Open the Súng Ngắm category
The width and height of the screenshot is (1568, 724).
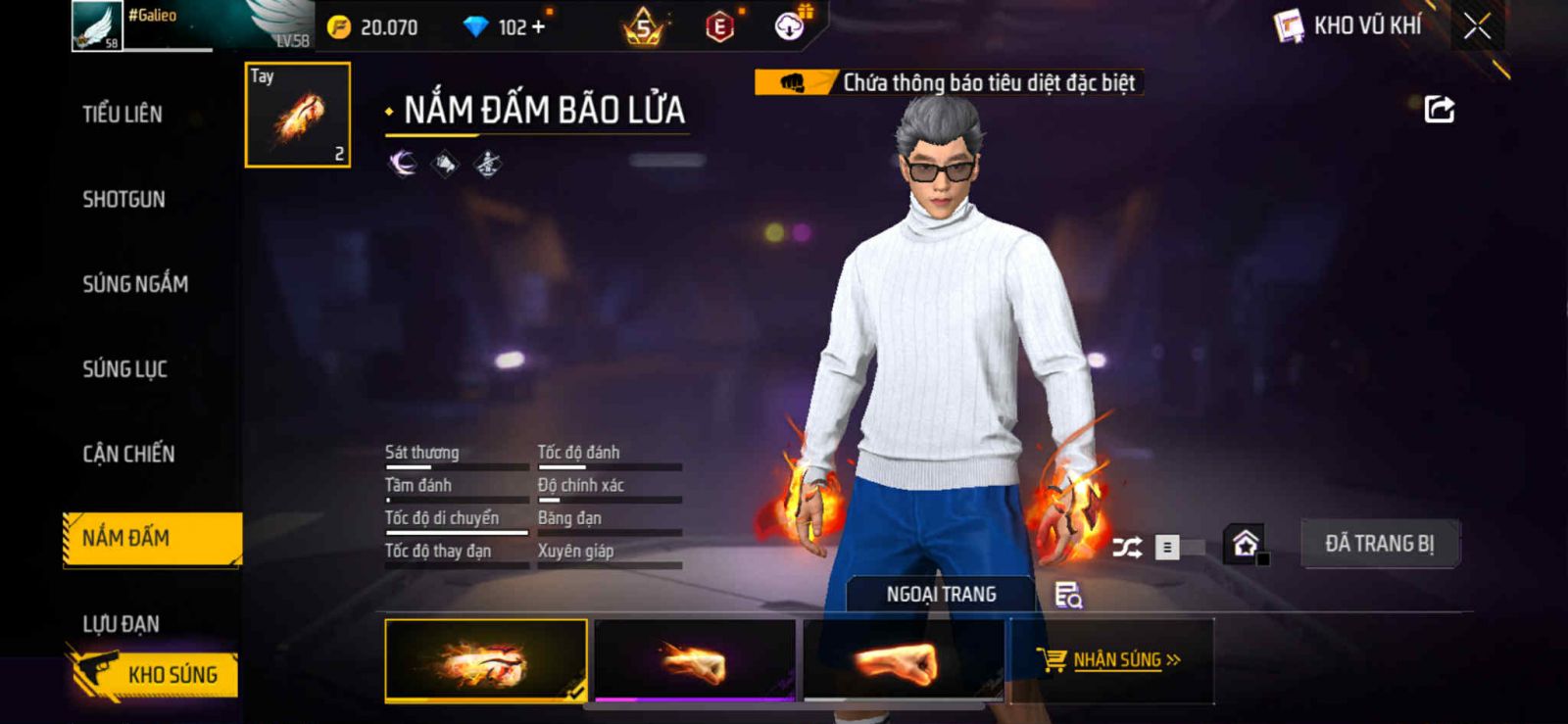click(135, 284)
